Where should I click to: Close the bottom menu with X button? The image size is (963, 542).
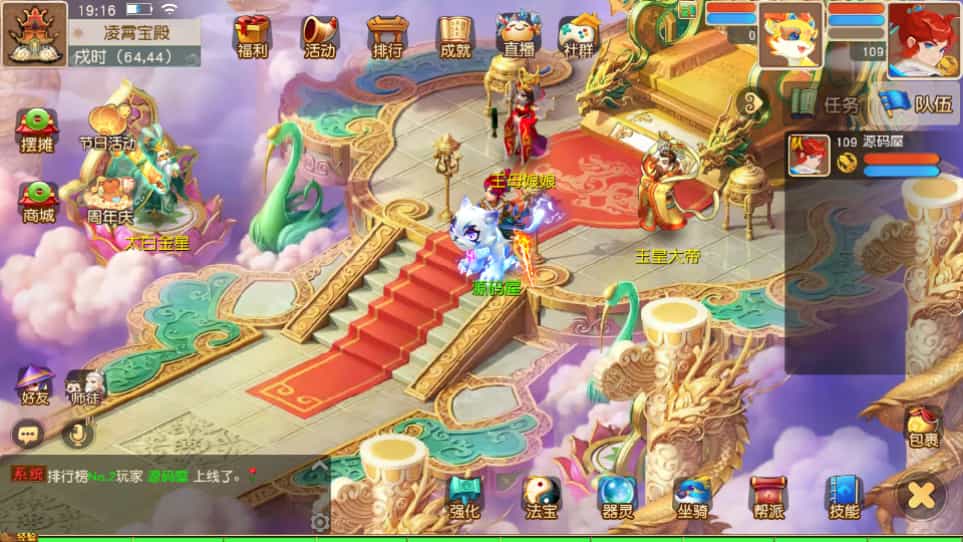(x=921, y=494)
